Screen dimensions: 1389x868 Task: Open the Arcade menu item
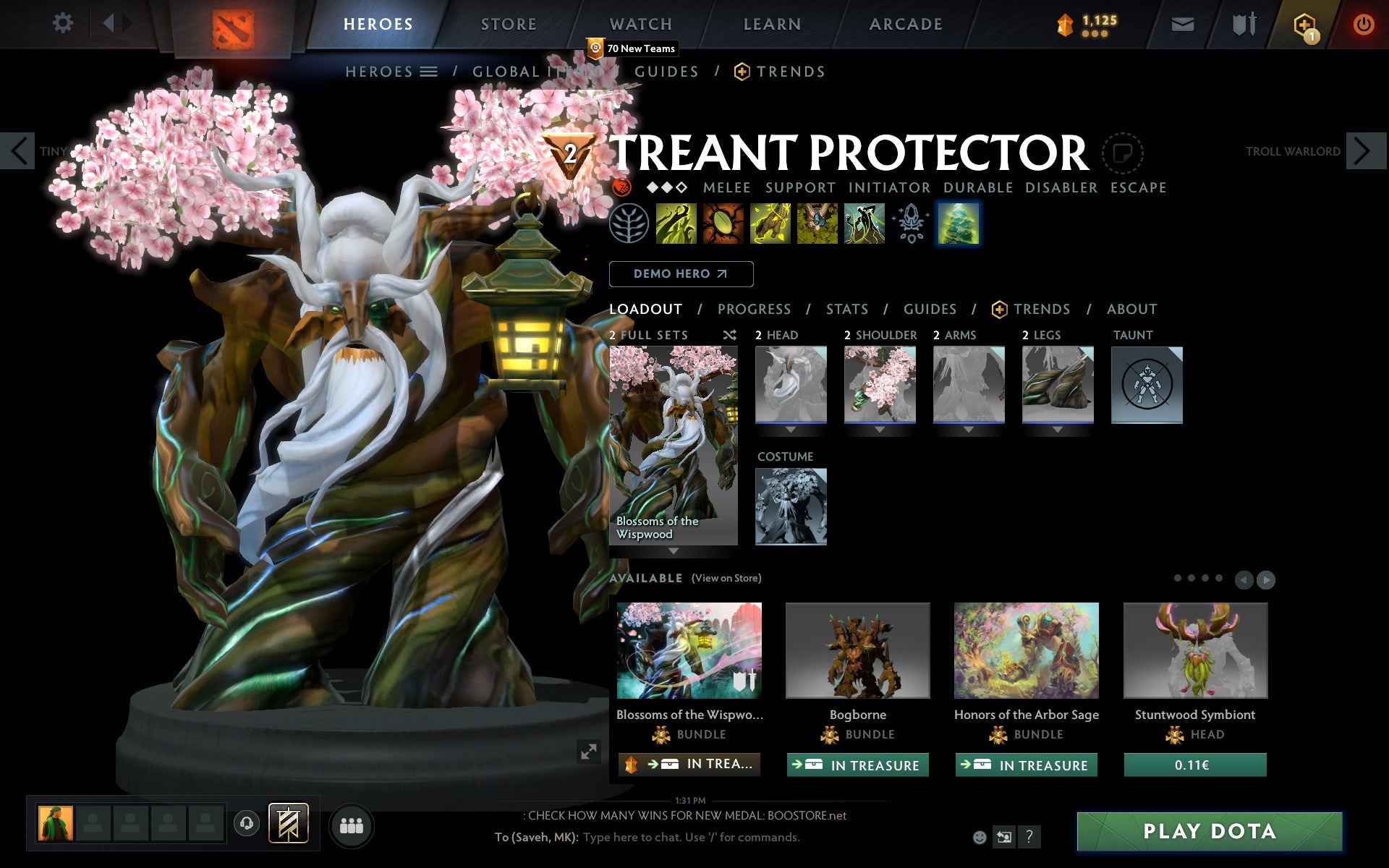point(904,23)
